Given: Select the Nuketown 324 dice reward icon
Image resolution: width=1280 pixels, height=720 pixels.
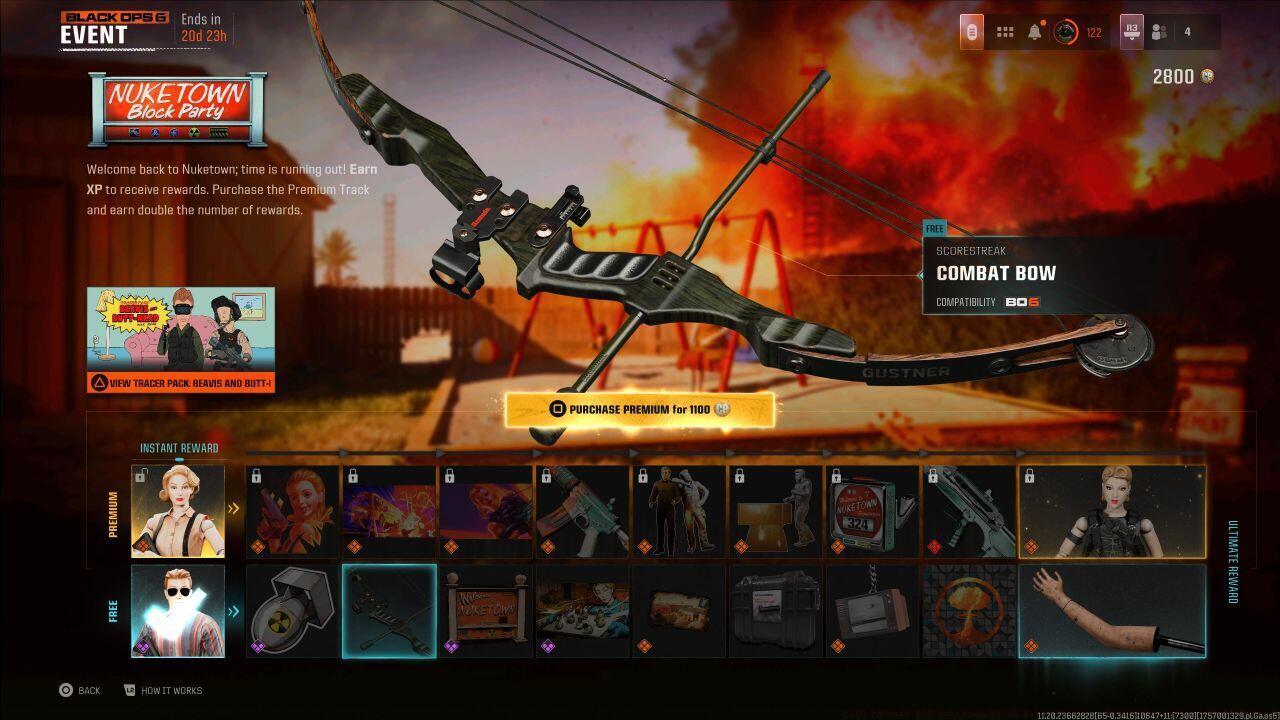Looking at the screenshot, I should [x=872, y=510].
